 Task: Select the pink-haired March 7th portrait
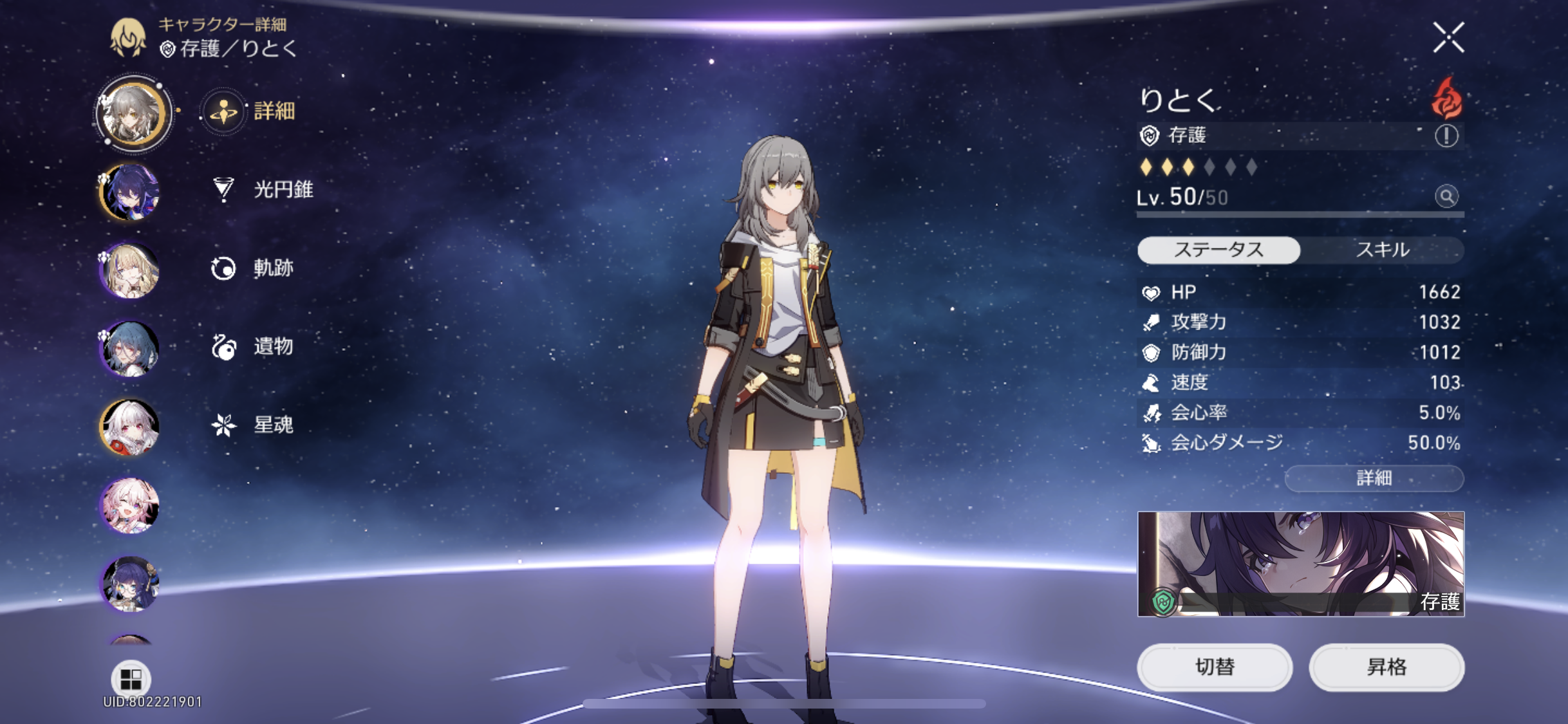130,506
